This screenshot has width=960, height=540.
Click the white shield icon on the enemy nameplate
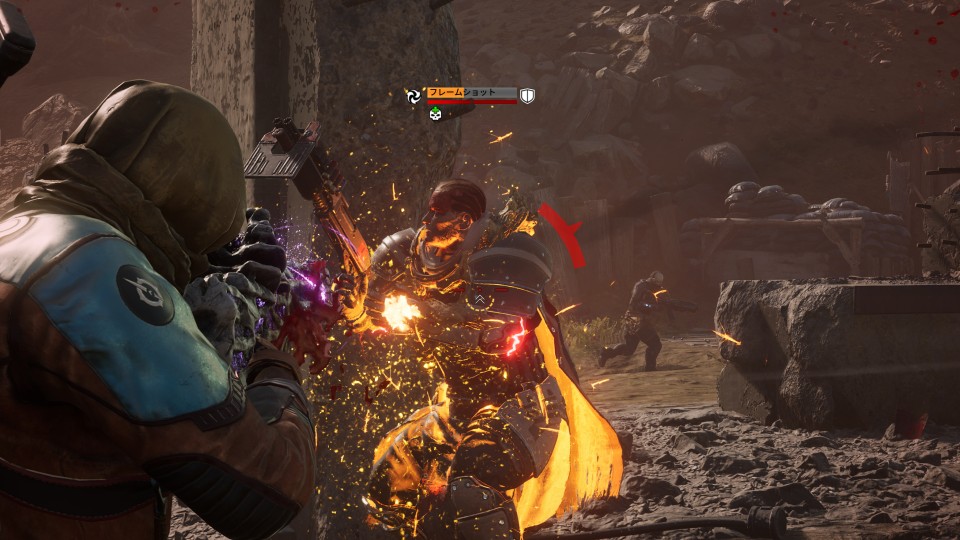pyautogui.click(x=527, y=96)
